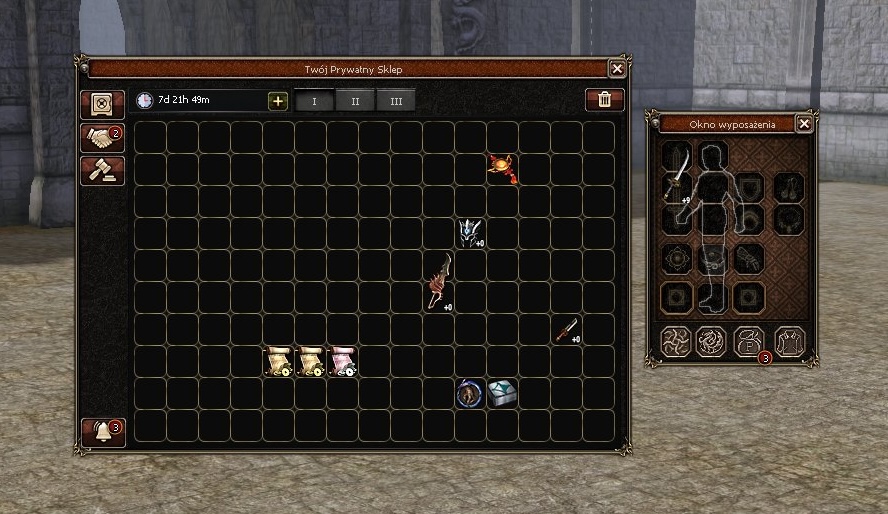Image resolution: width=888 pixels, height=514 pixels.
Task: Close the Twój Prywatny Sklep window
Action: click(x=617, y=69)
